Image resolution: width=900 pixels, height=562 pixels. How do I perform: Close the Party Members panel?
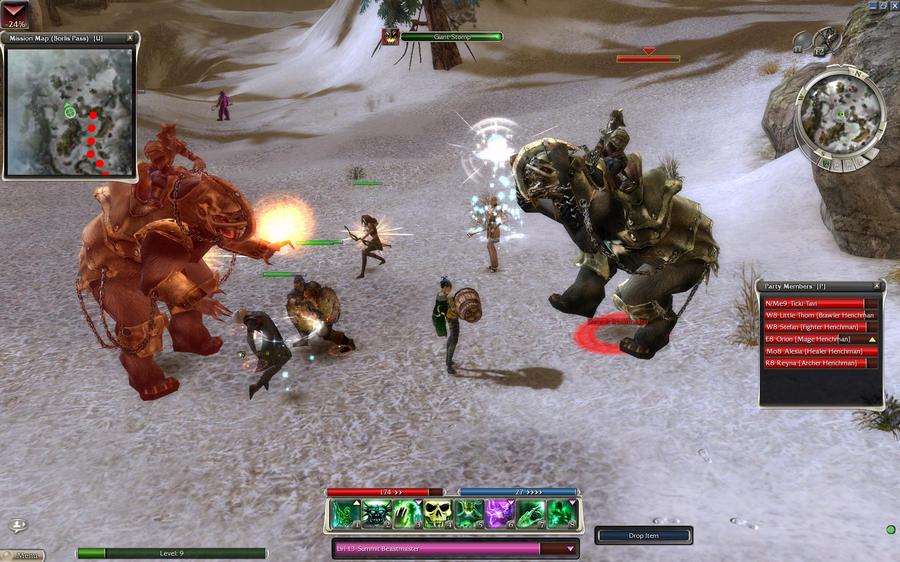coord(877,286)
